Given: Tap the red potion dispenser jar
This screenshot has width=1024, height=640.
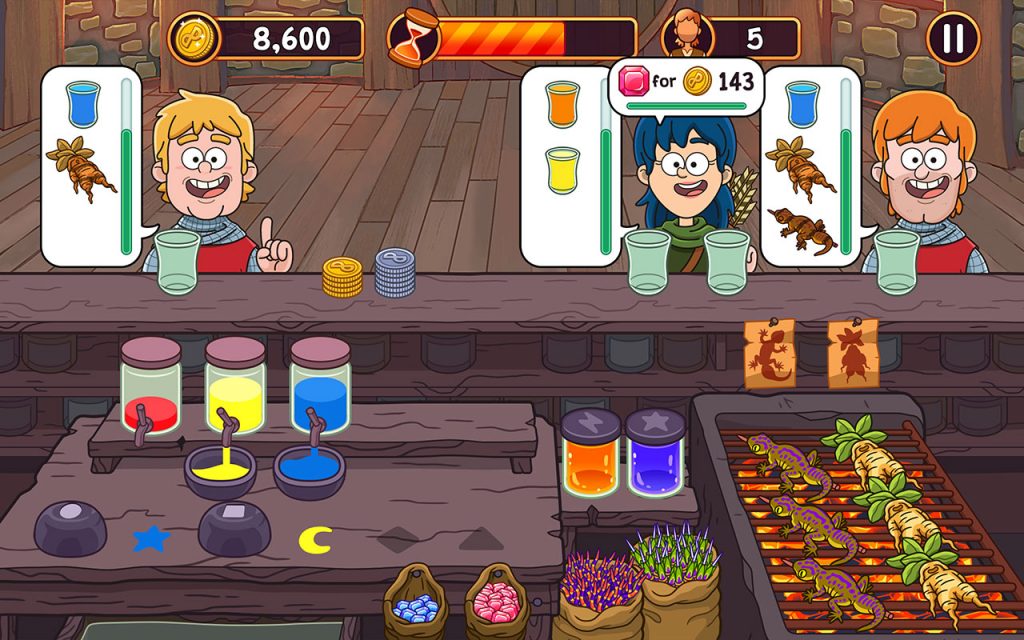Looking at the screenshot, I should [x=150, y=387].
